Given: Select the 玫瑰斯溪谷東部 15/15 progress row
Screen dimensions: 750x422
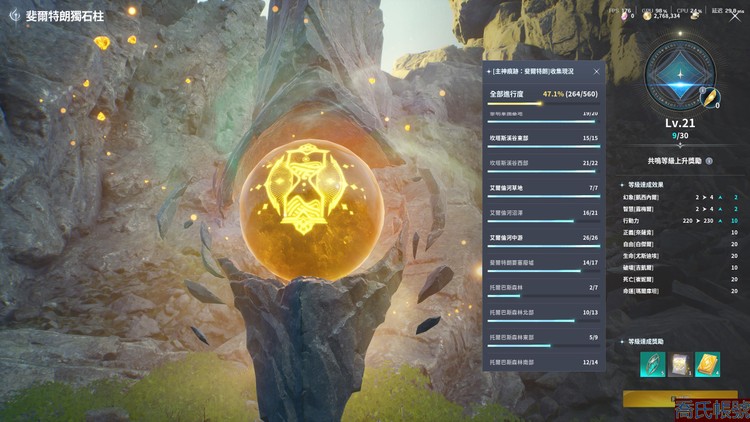Looking at the screenshot, I should (x=543, y=139).
